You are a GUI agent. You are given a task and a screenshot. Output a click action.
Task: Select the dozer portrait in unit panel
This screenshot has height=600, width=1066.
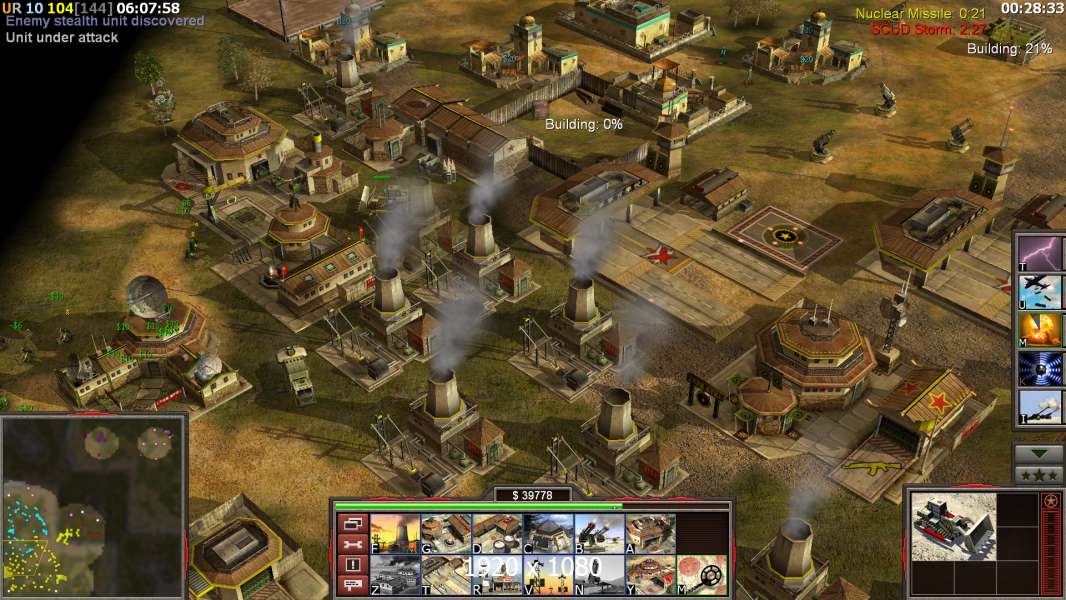(x=953, y=525)
